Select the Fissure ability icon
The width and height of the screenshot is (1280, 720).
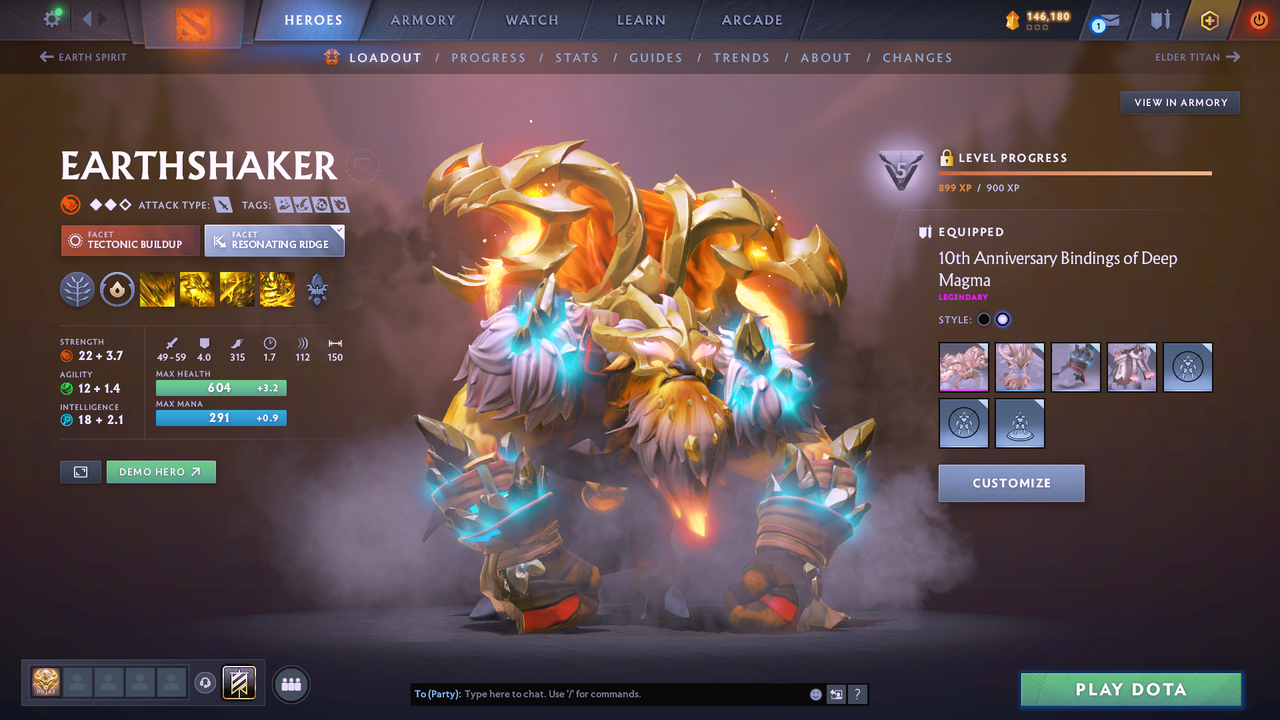pos(157,290)
